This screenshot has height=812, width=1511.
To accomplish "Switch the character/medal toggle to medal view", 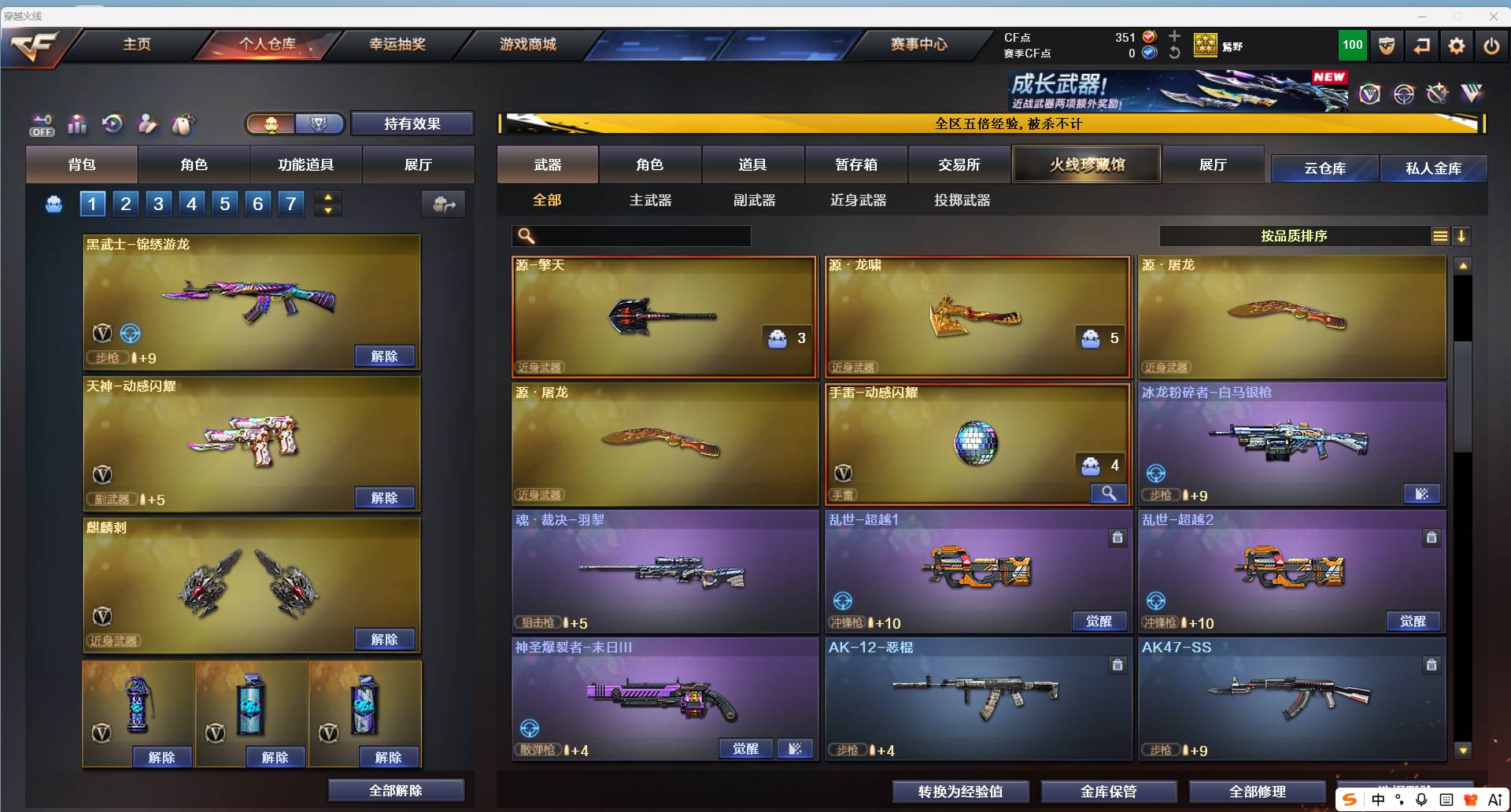I will click(x=318, y=124).
